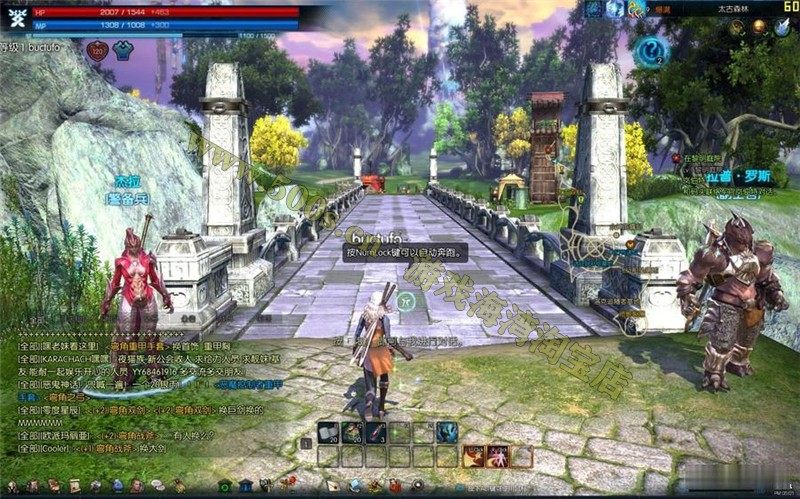Activate the pink twin-figure skill icon
800x499 pixels.
(x=497, y=456)
